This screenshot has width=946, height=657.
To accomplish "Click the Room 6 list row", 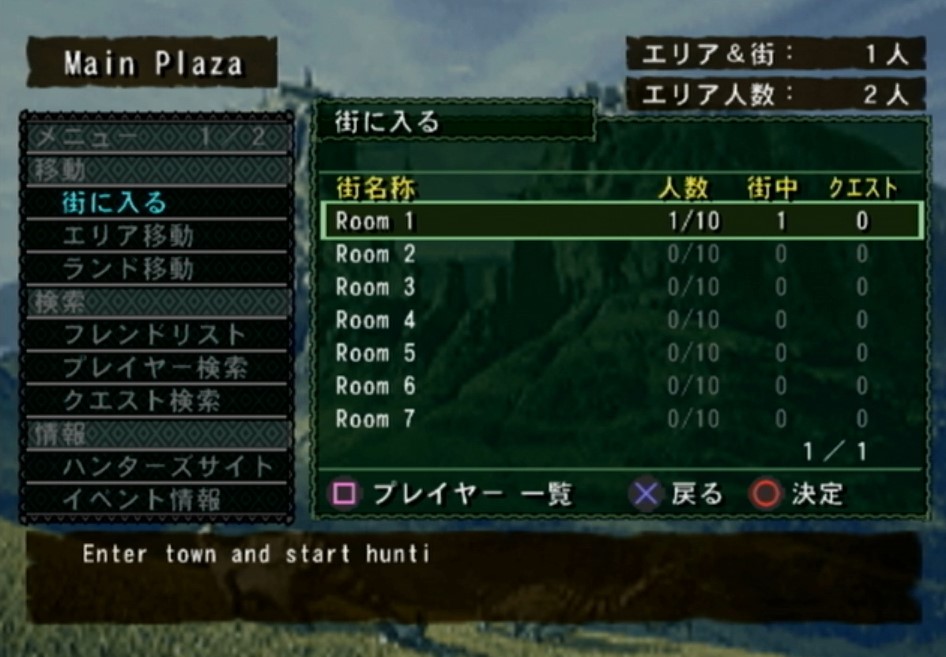I will click(x=620, y=386).
